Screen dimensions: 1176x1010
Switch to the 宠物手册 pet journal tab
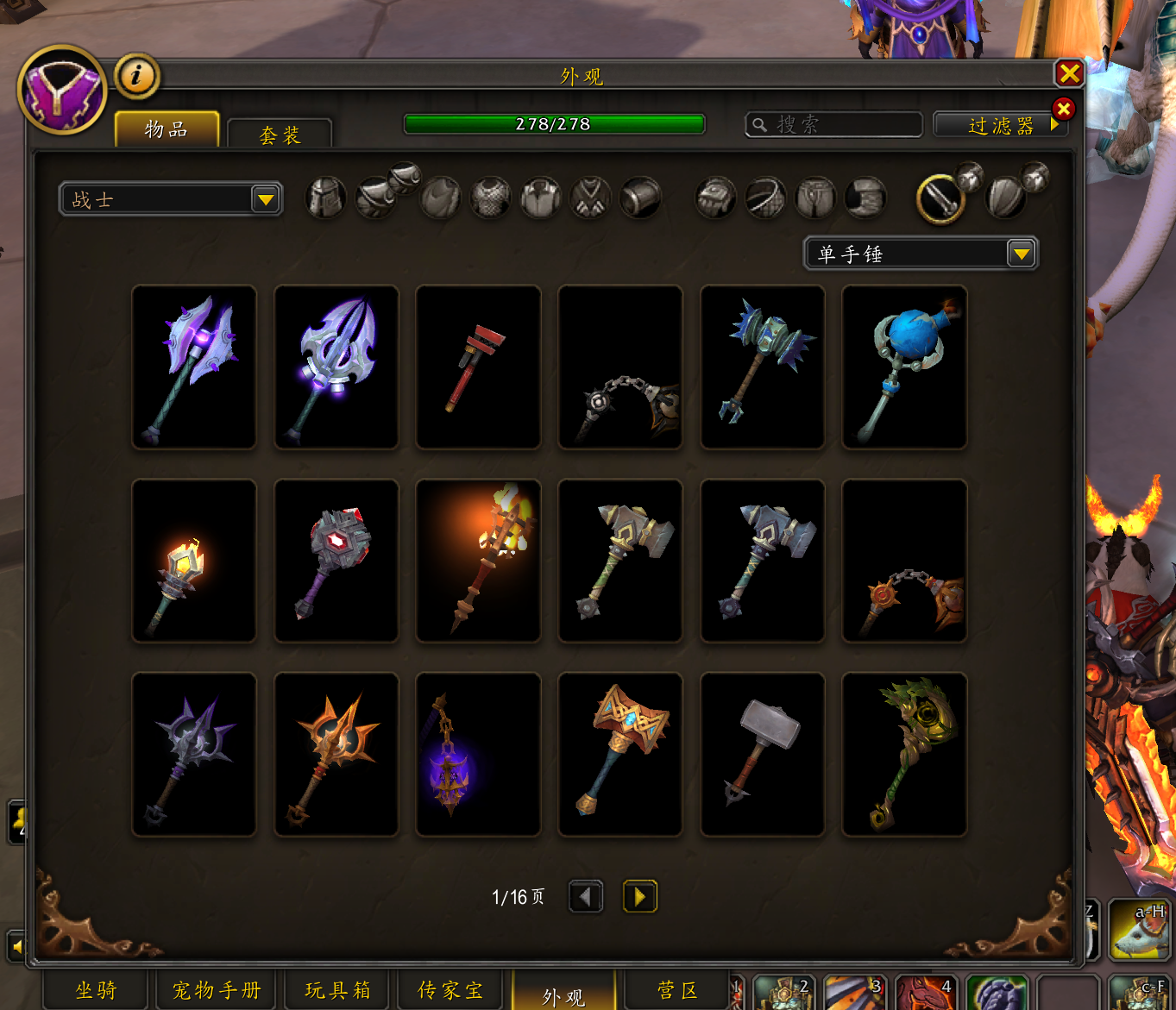pos(216,990)
